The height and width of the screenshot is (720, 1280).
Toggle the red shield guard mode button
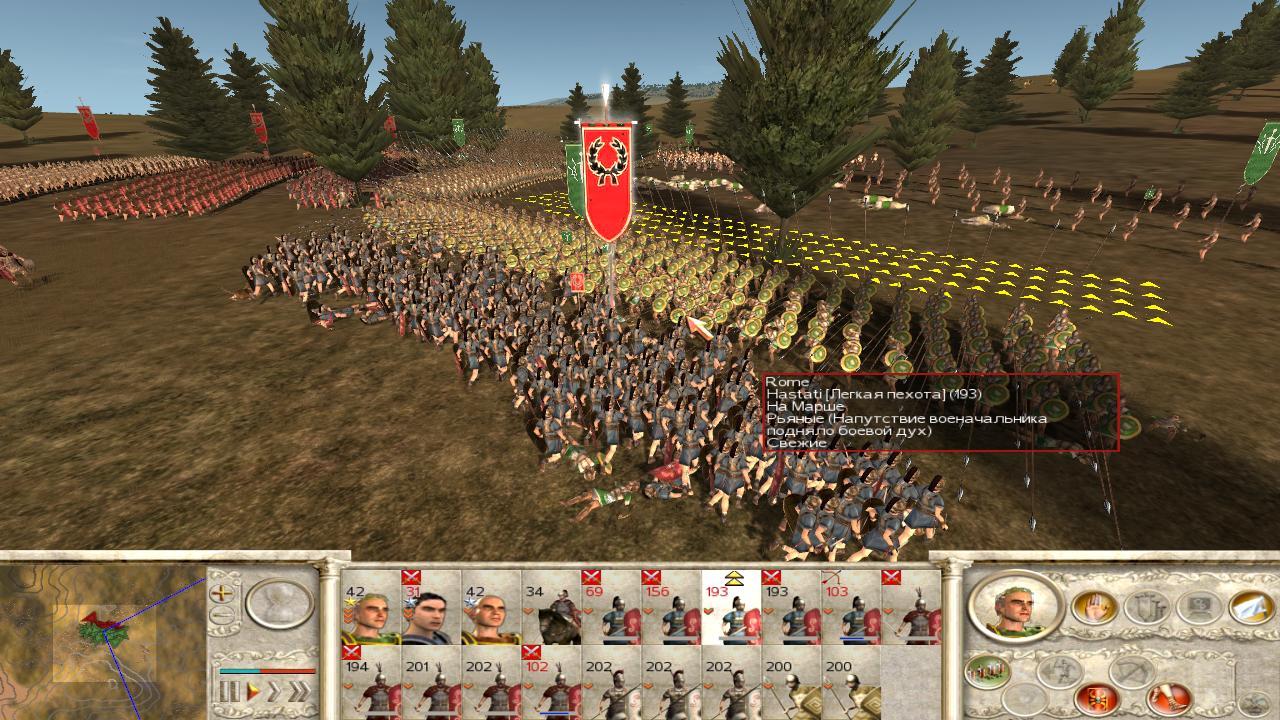coord(1096,697)
